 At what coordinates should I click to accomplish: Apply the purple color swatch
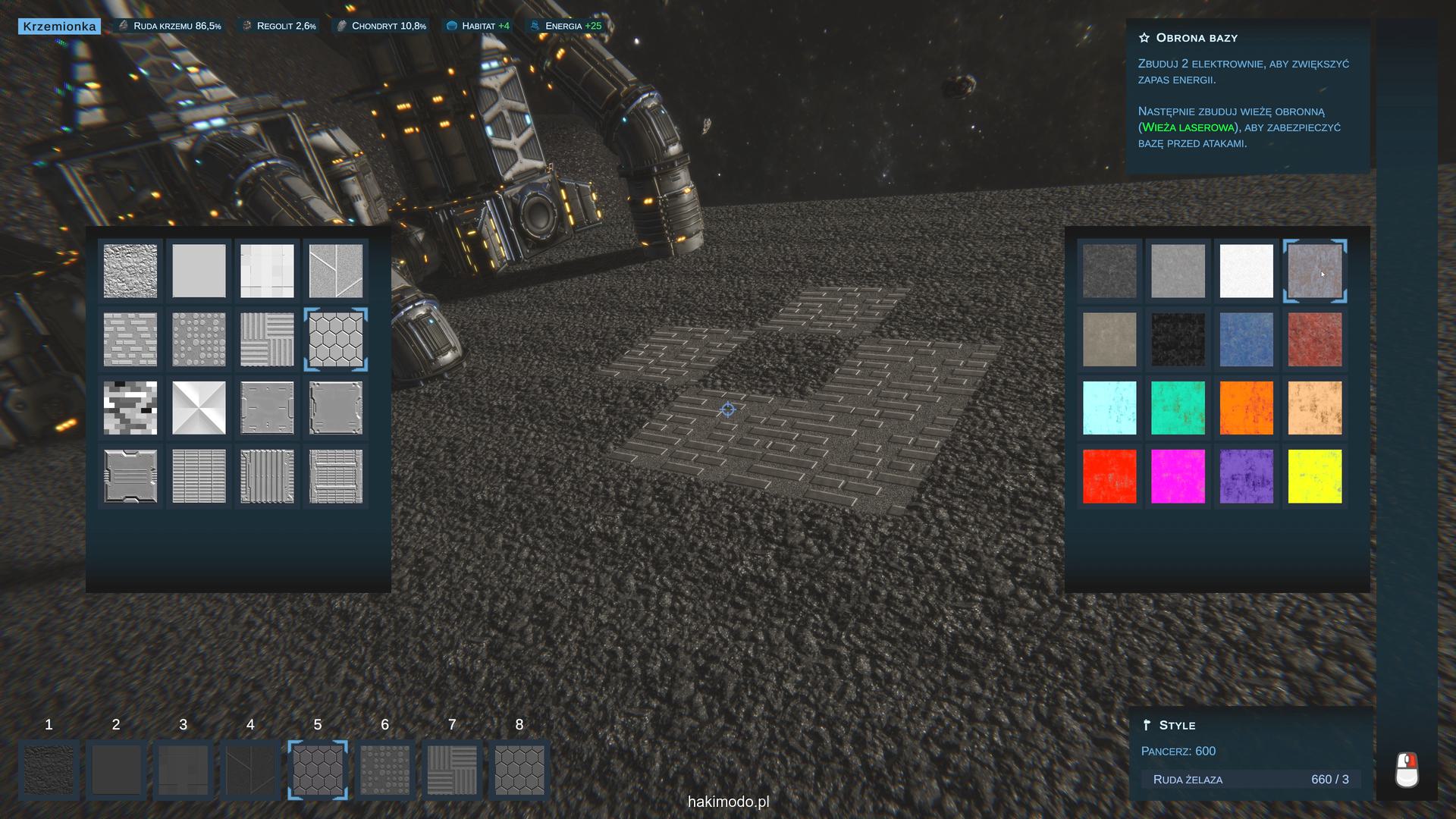(x=1246, y=476)
